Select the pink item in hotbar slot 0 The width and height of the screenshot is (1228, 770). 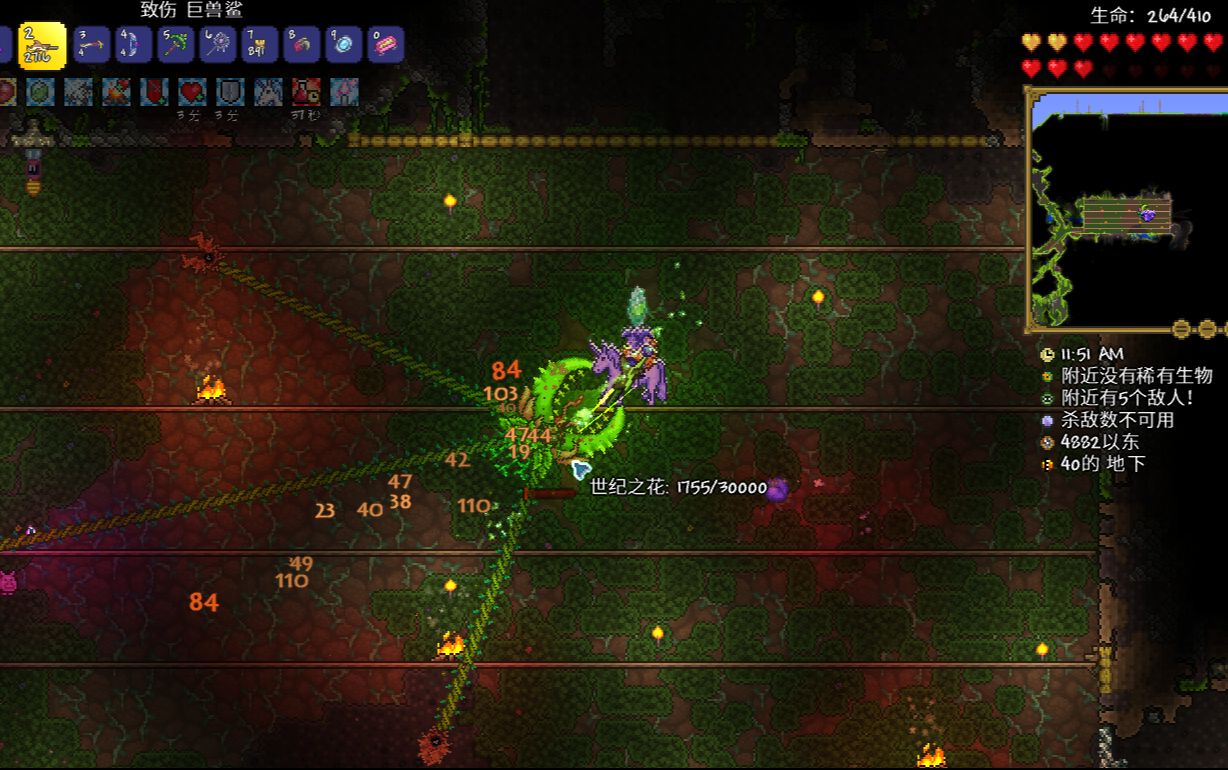click(385, 45)
